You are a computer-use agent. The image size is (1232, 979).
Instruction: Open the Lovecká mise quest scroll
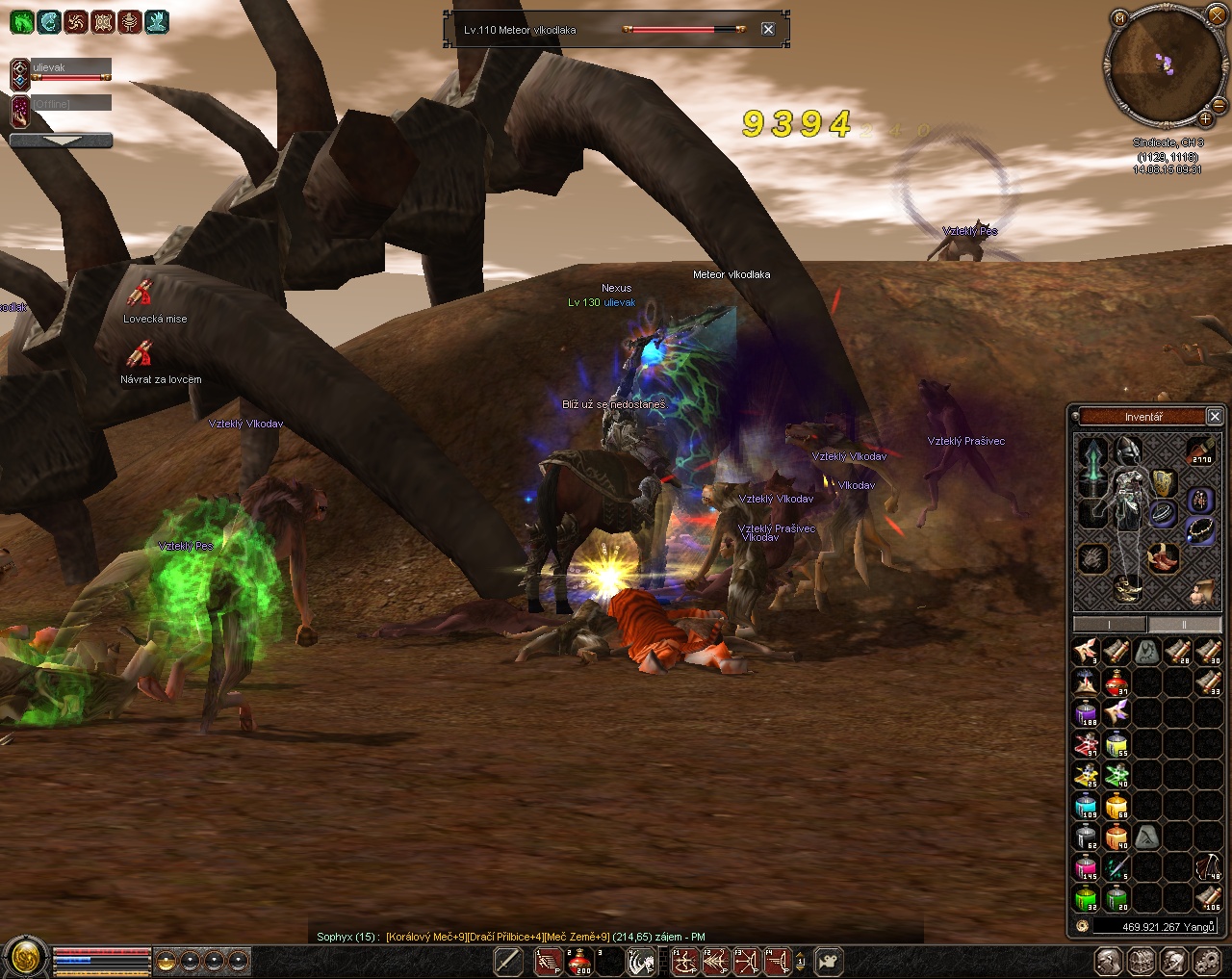[142, 293]
